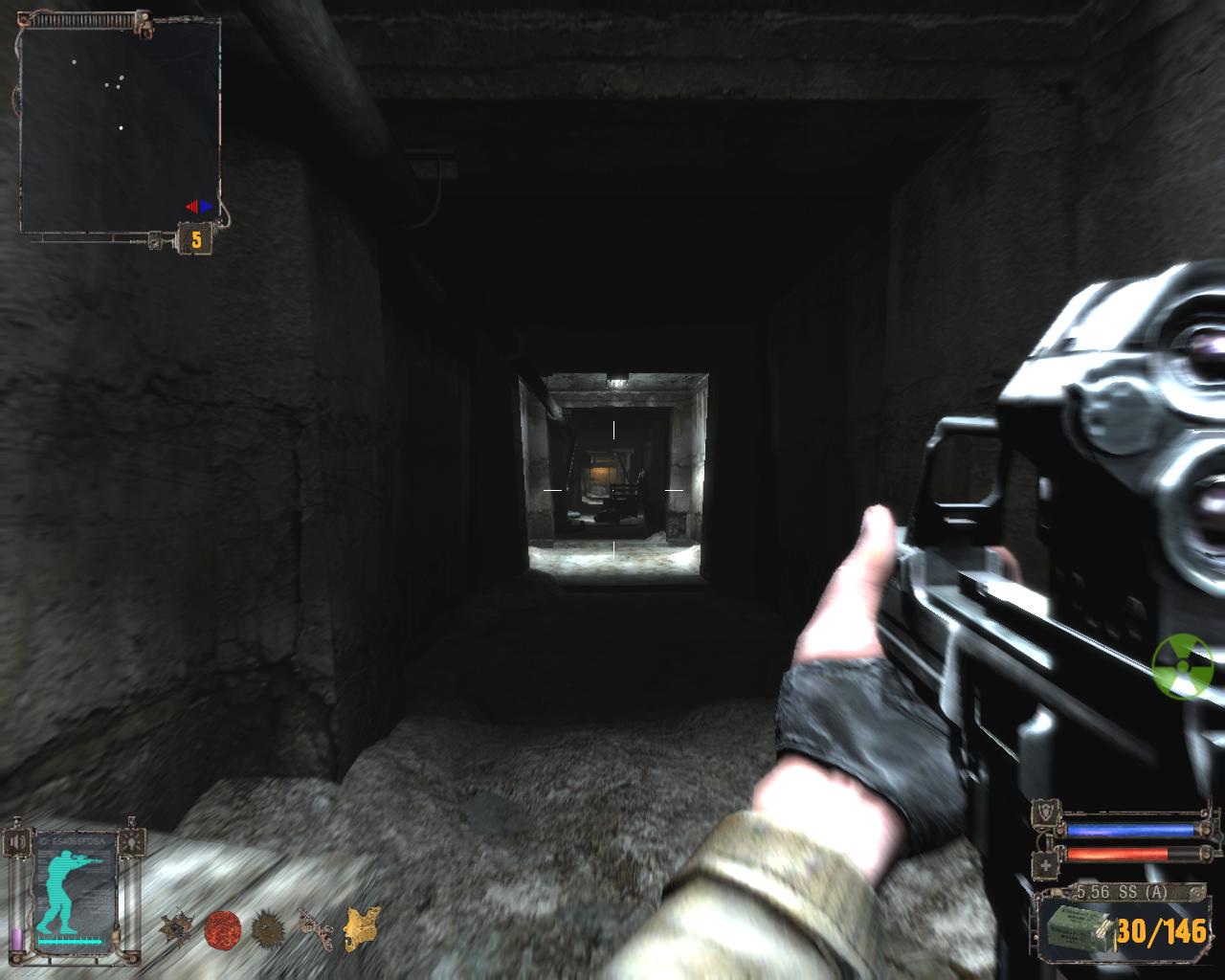Click the speaker noise indicator icon

(17, 843)
